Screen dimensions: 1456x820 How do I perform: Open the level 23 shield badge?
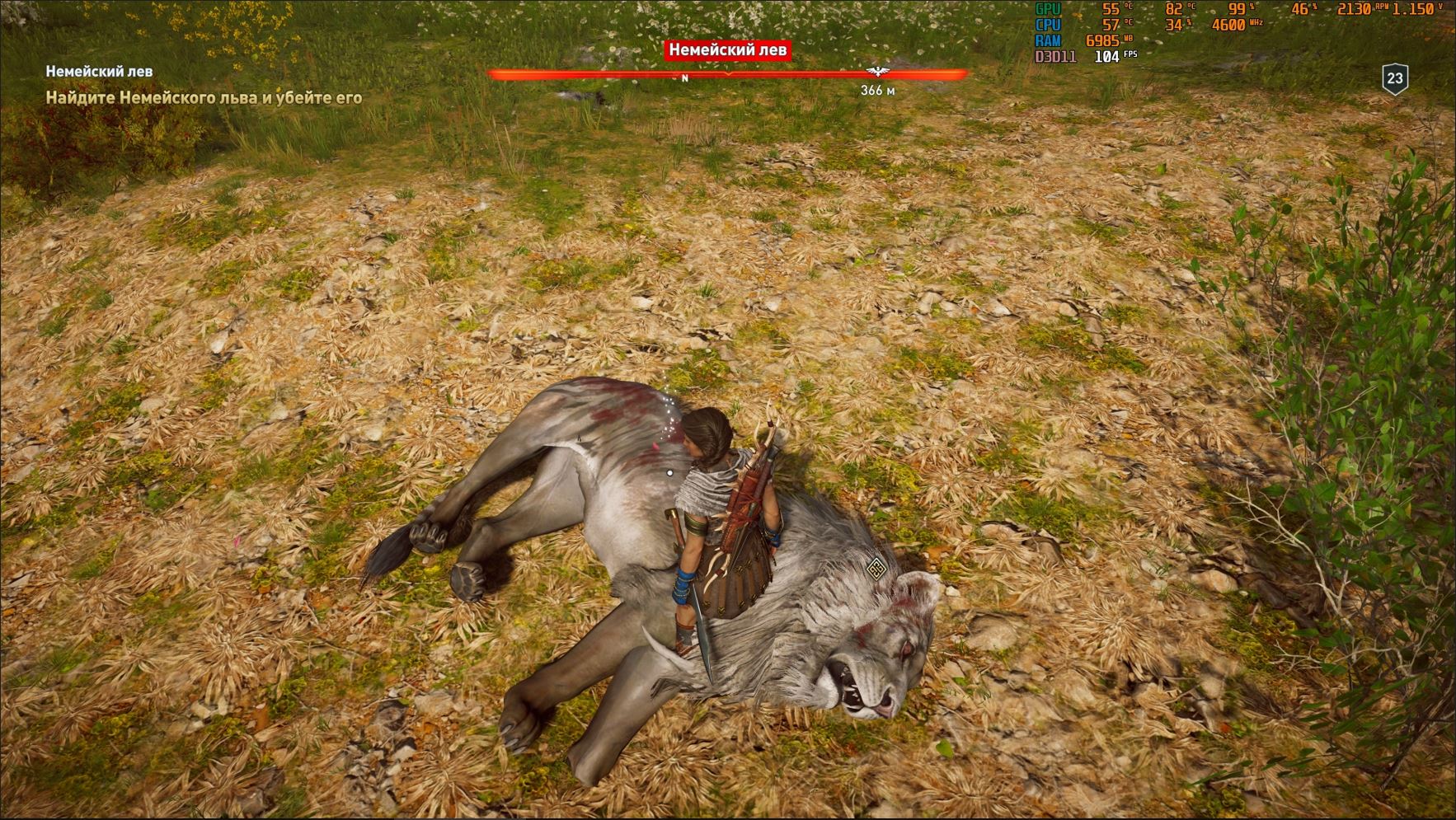(x=1394, y=79)
